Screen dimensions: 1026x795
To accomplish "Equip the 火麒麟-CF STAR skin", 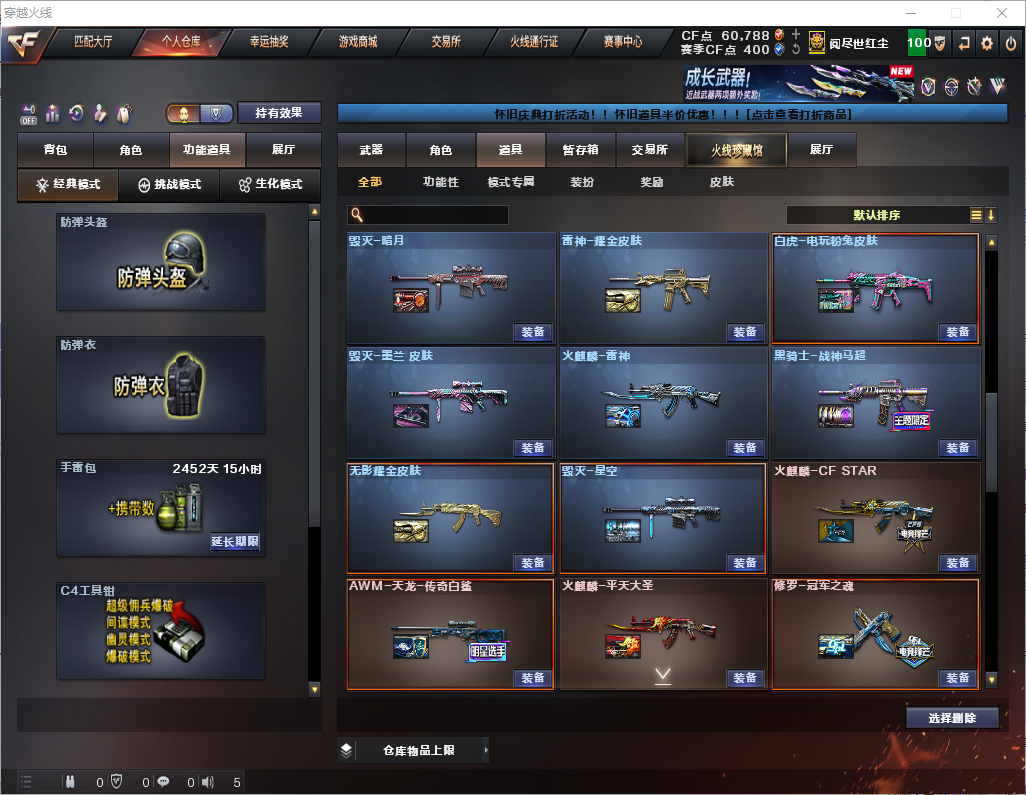I will (957, 563).
